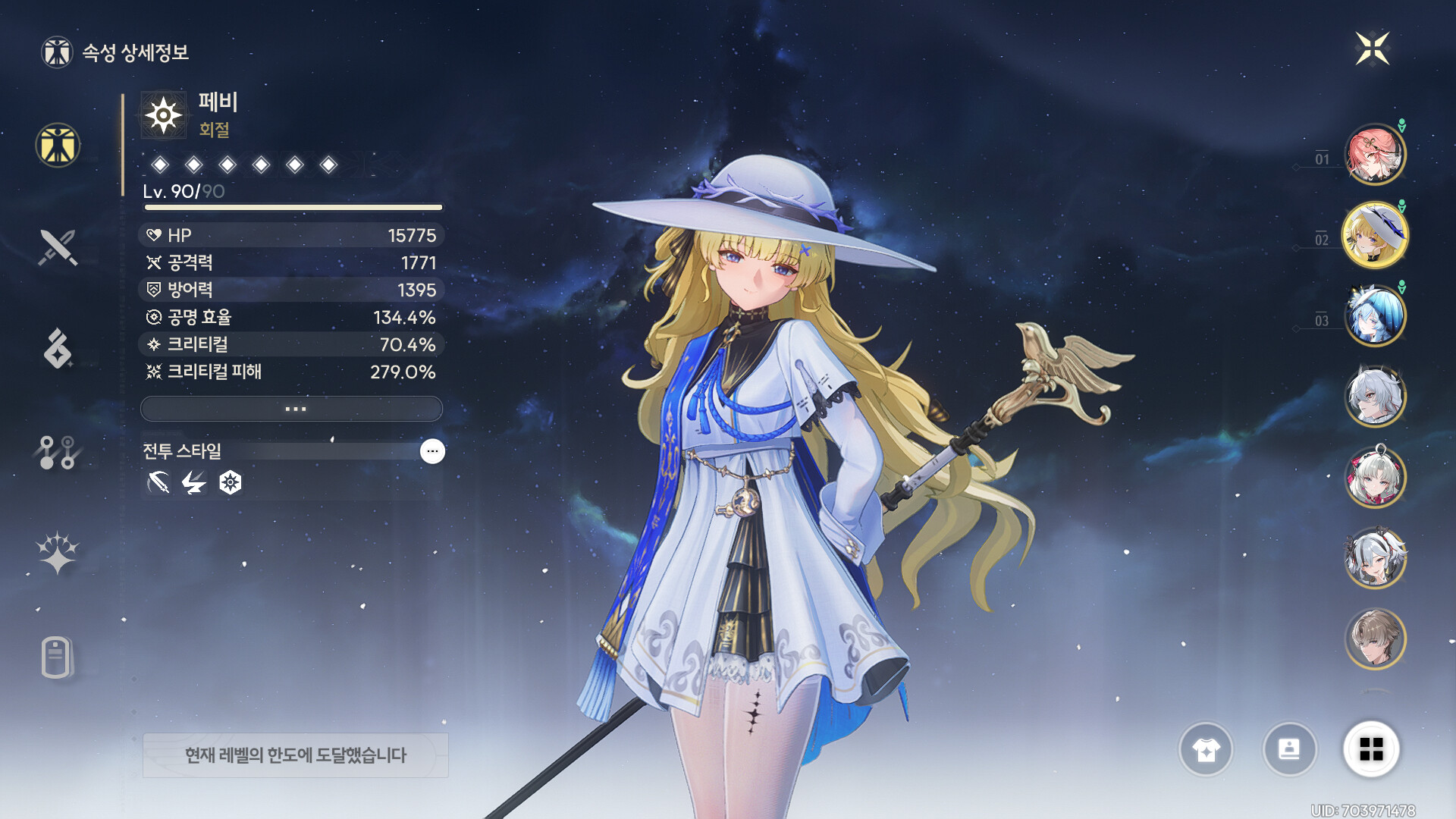Open the weapon tab with crossed swords
Screen dimensions: 1456x819
pos(58,247)
